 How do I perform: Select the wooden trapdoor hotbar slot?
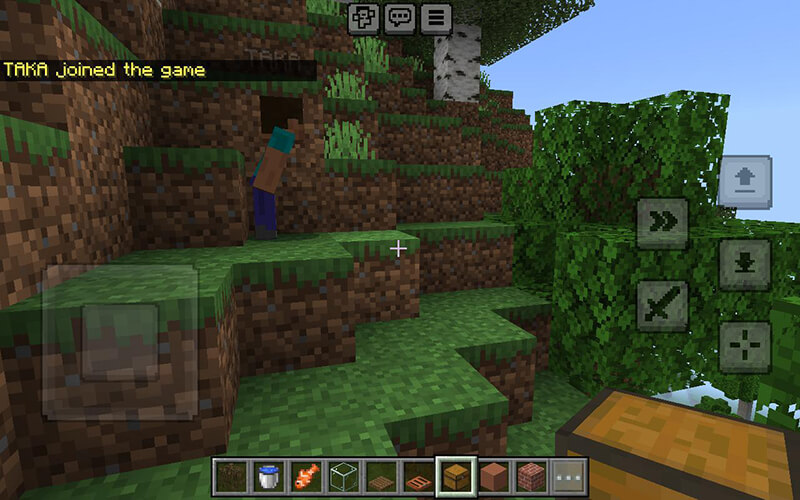click(380, 475)
